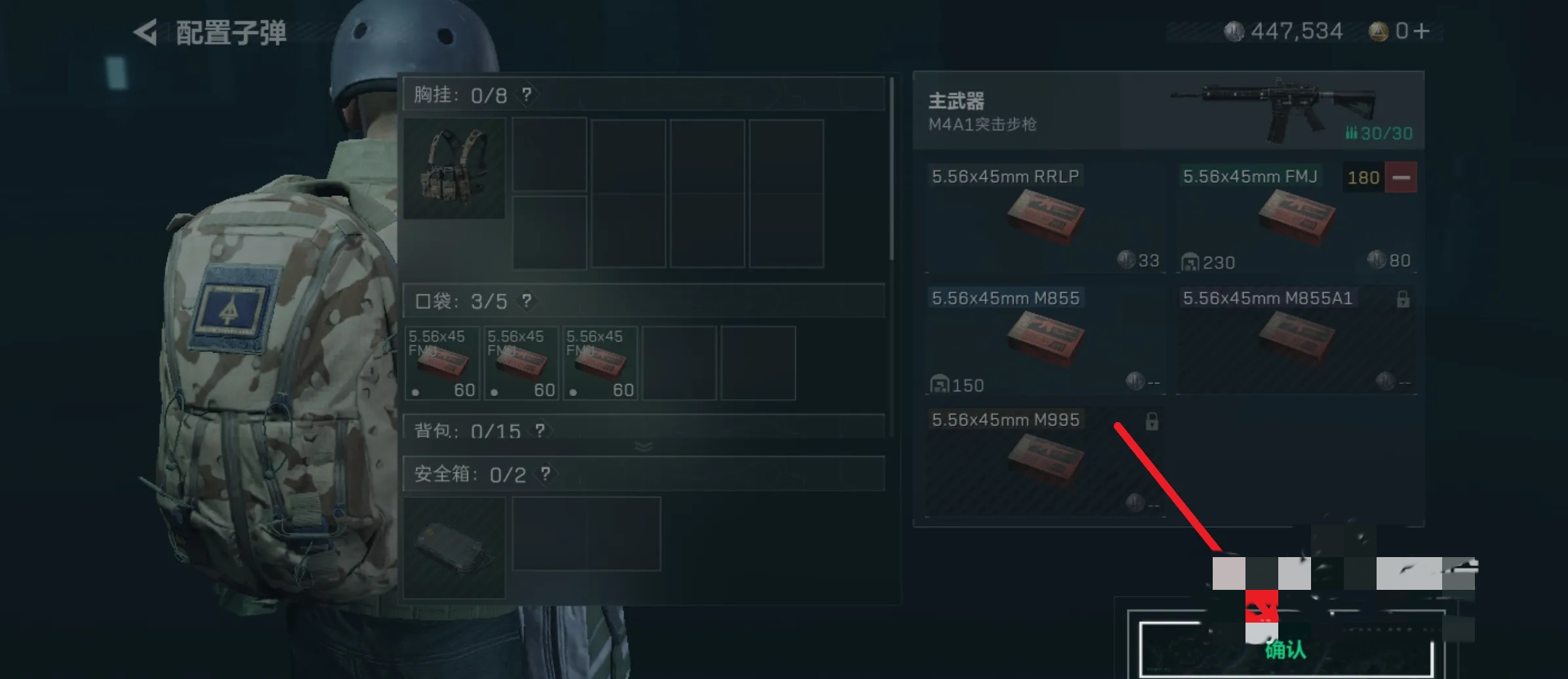Expand the 背包 section with the double chevron
This screenshot has height=679, width=1568.
[643, 446]
